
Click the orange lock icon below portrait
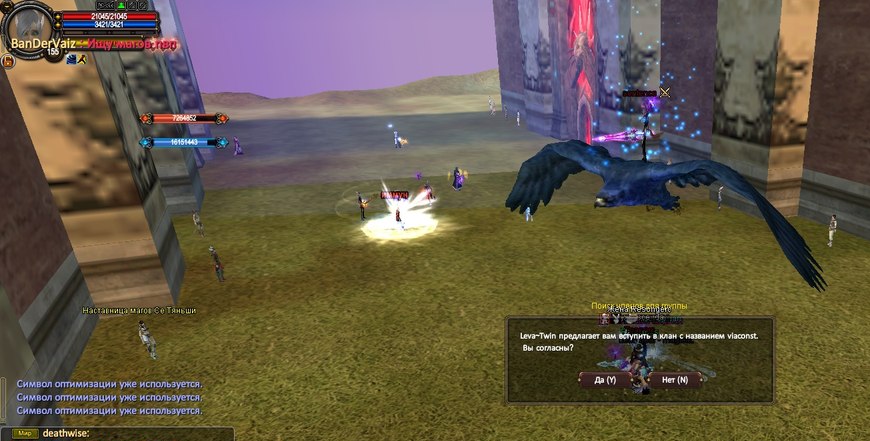[8, 61]
